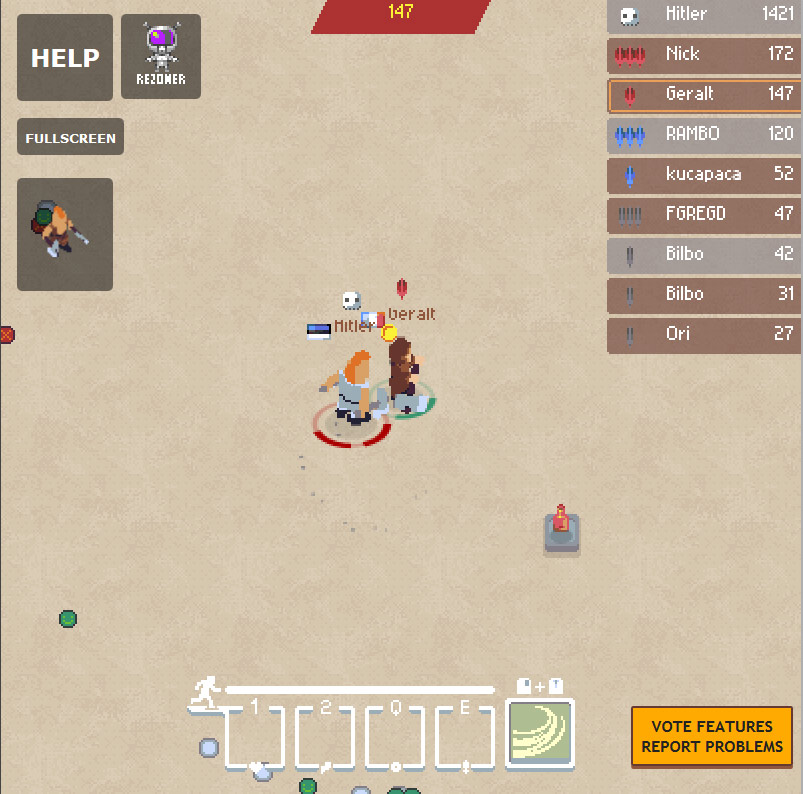Switch the game to FULLSCREEN
Screen dimensions: 803x794
[70, 137]
